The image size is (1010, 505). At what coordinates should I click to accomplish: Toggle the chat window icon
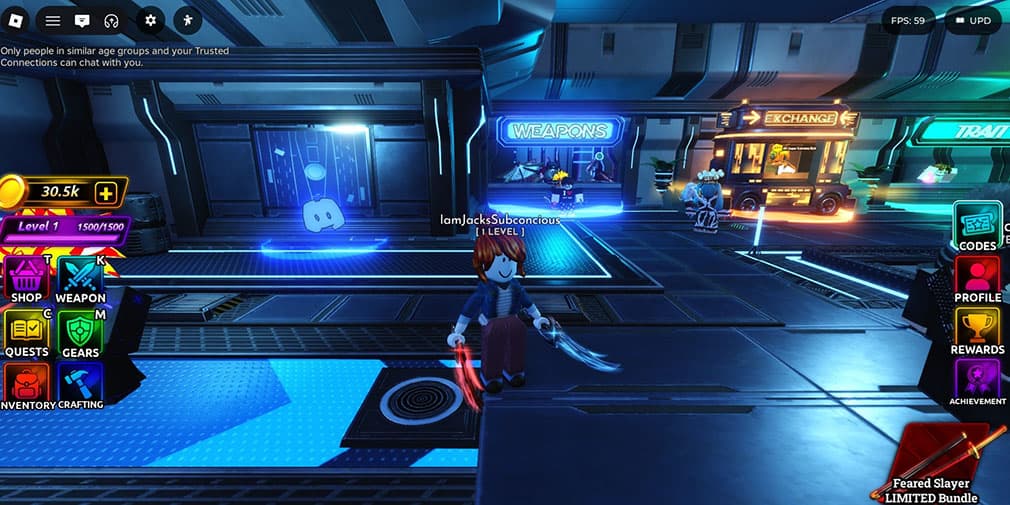[82, 20]
